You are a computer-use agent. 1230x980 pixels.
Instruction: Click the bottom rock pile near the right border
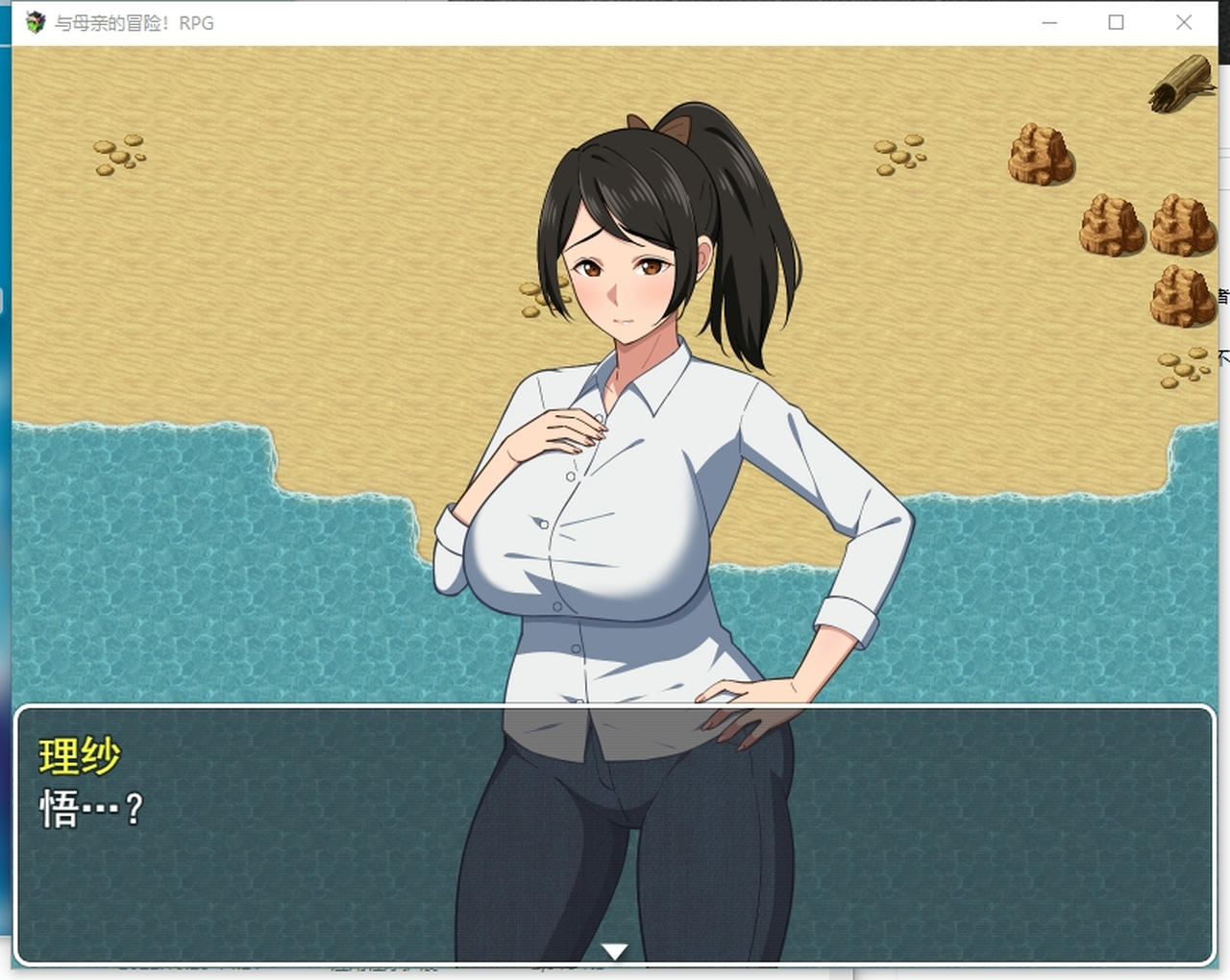click(x=1180, y=296)
